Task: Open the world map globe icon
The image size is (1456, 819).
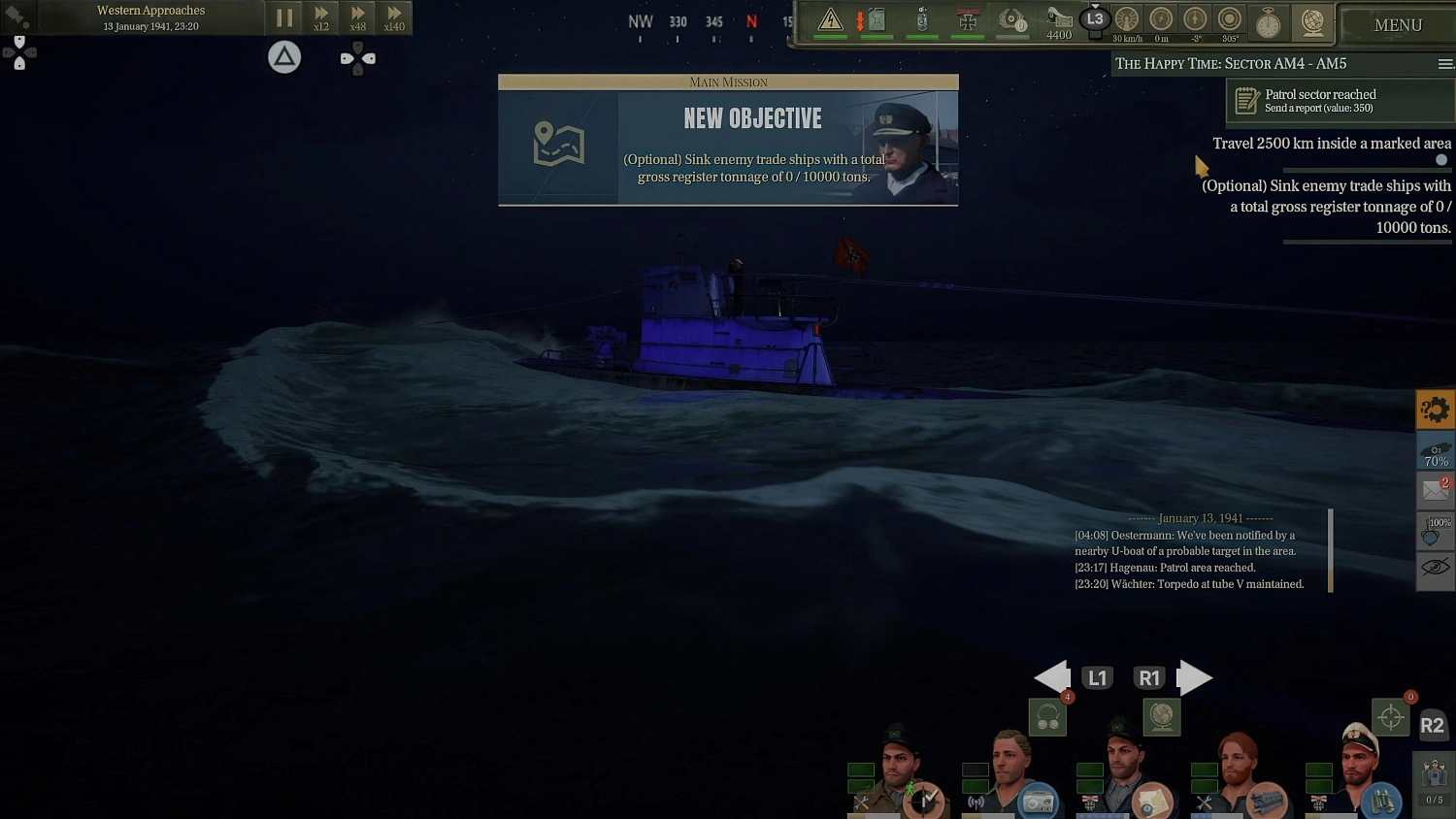Action: coord(1313,24)
